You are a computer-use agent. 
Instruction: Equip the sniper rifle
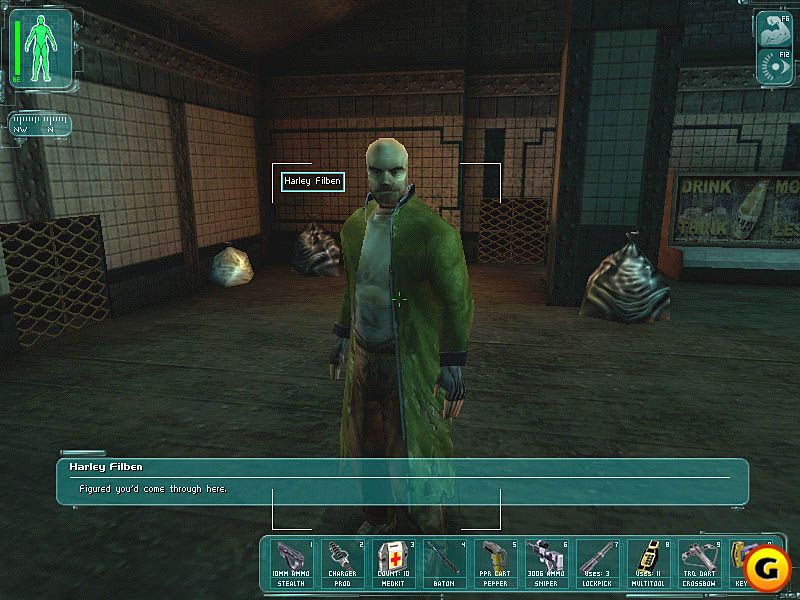pyautogui.click(x=545, y=563)
